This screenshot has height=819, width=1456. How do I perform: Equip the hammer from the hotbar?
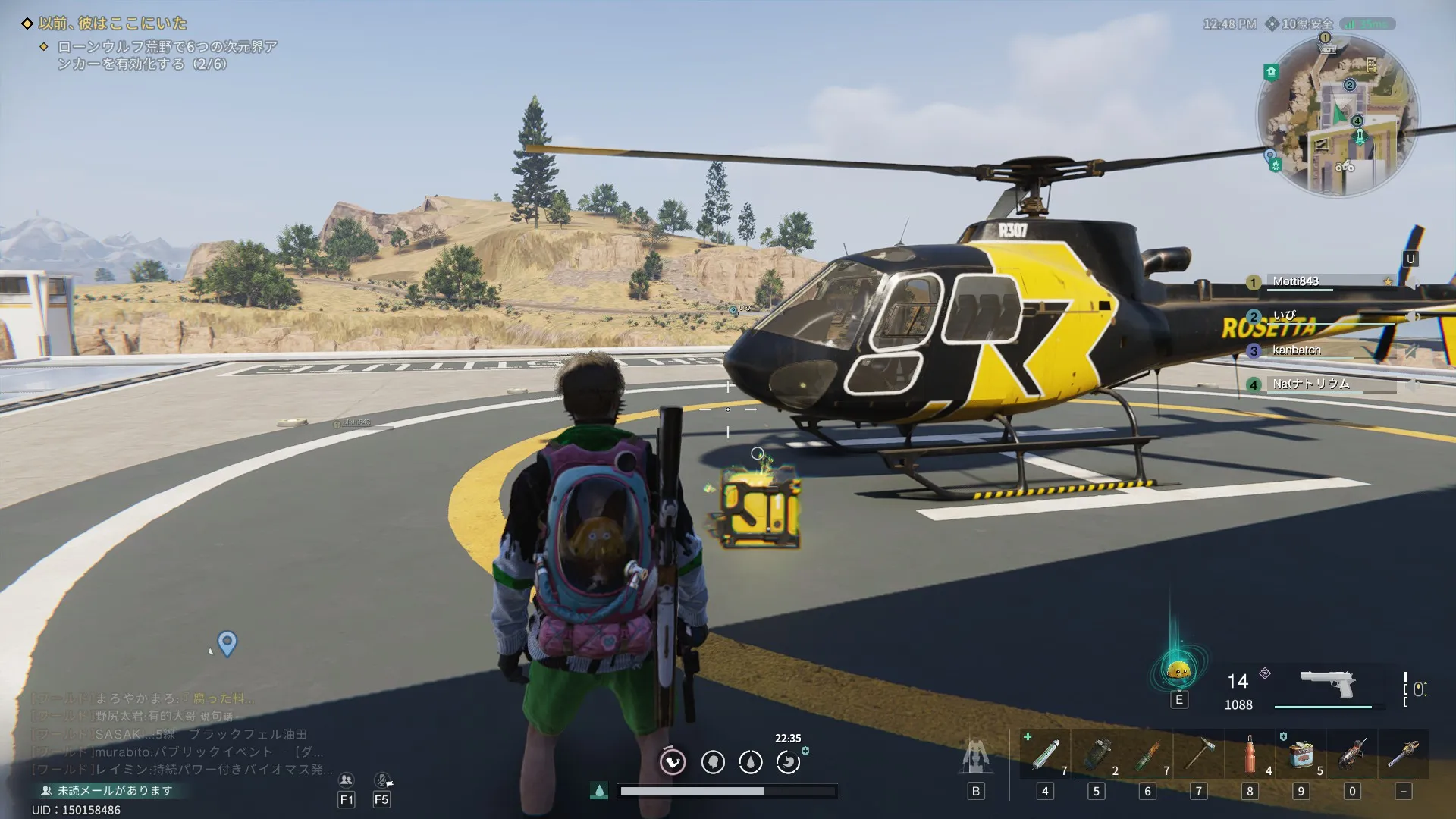1199,755
